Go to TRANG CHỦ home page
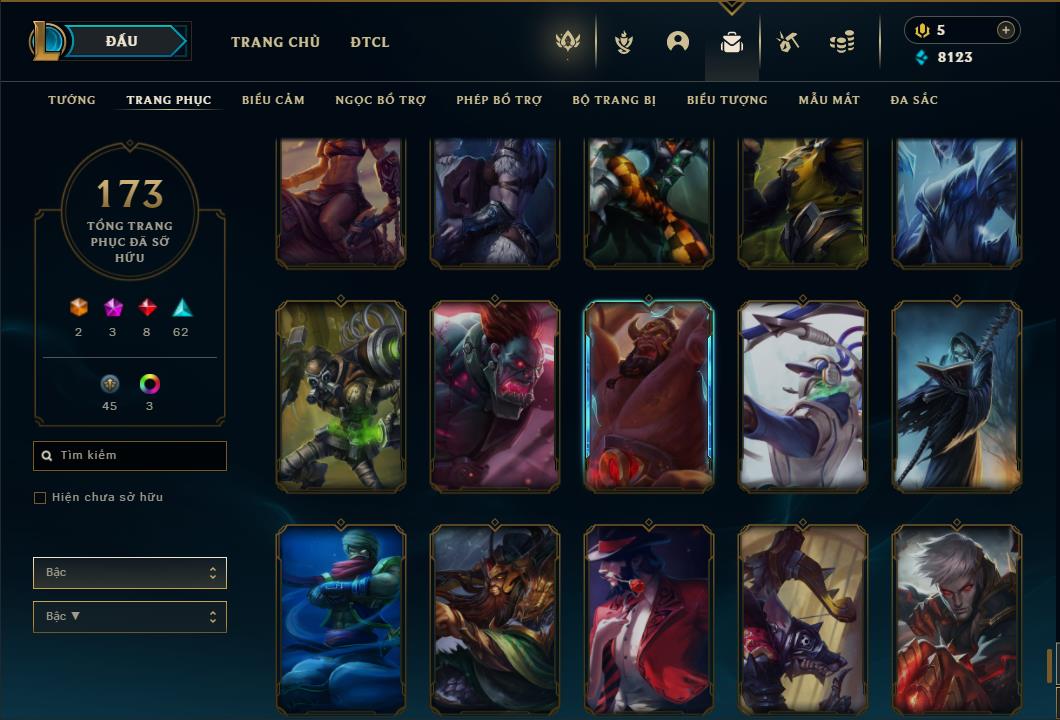 pyautogui.click(x=275, y=42)
